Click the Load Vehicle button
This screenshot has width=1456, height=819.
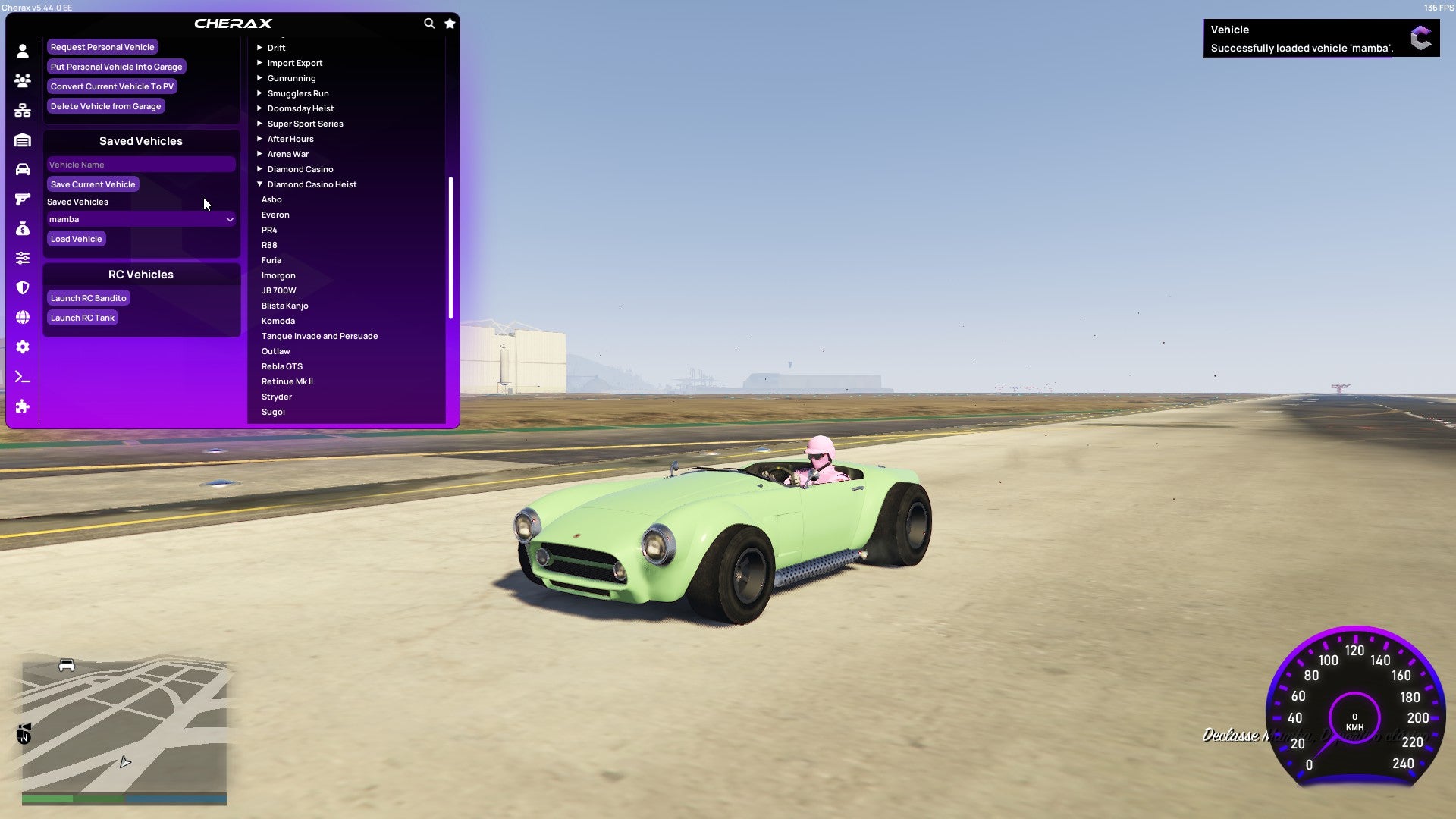[76, 238]
